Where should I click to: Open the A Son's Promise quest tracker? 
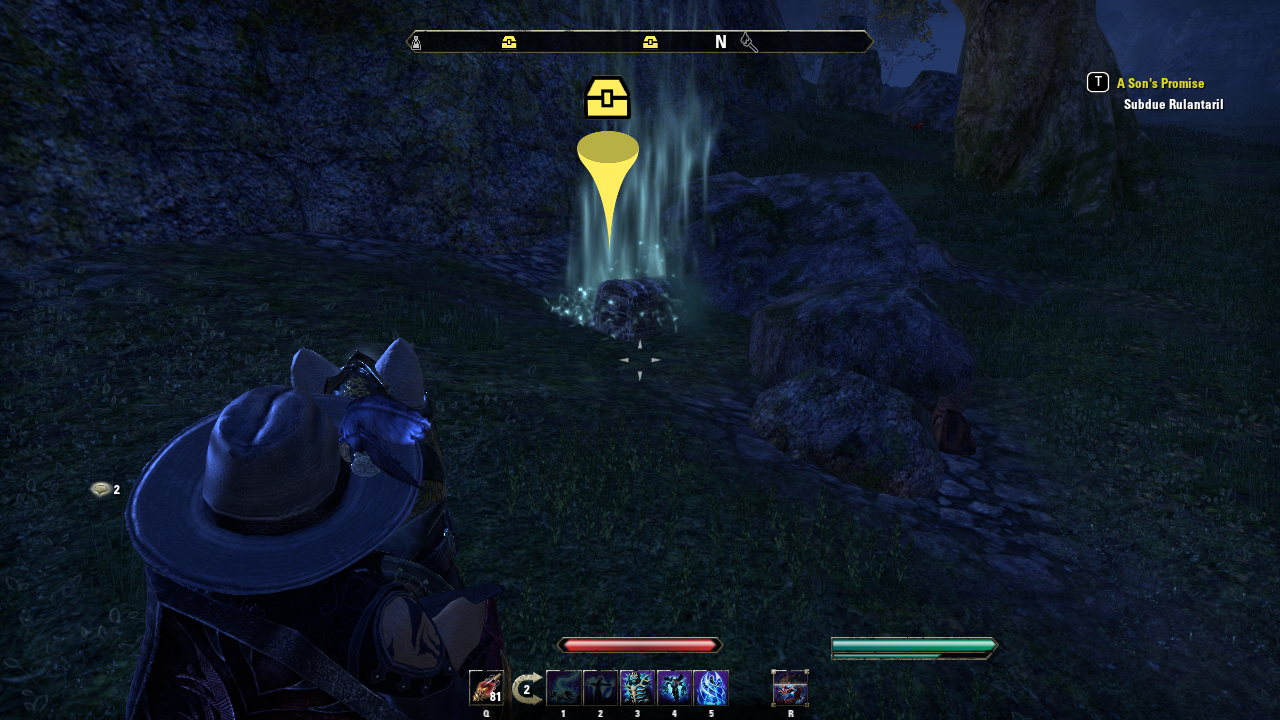click(x=1160, y=84)
